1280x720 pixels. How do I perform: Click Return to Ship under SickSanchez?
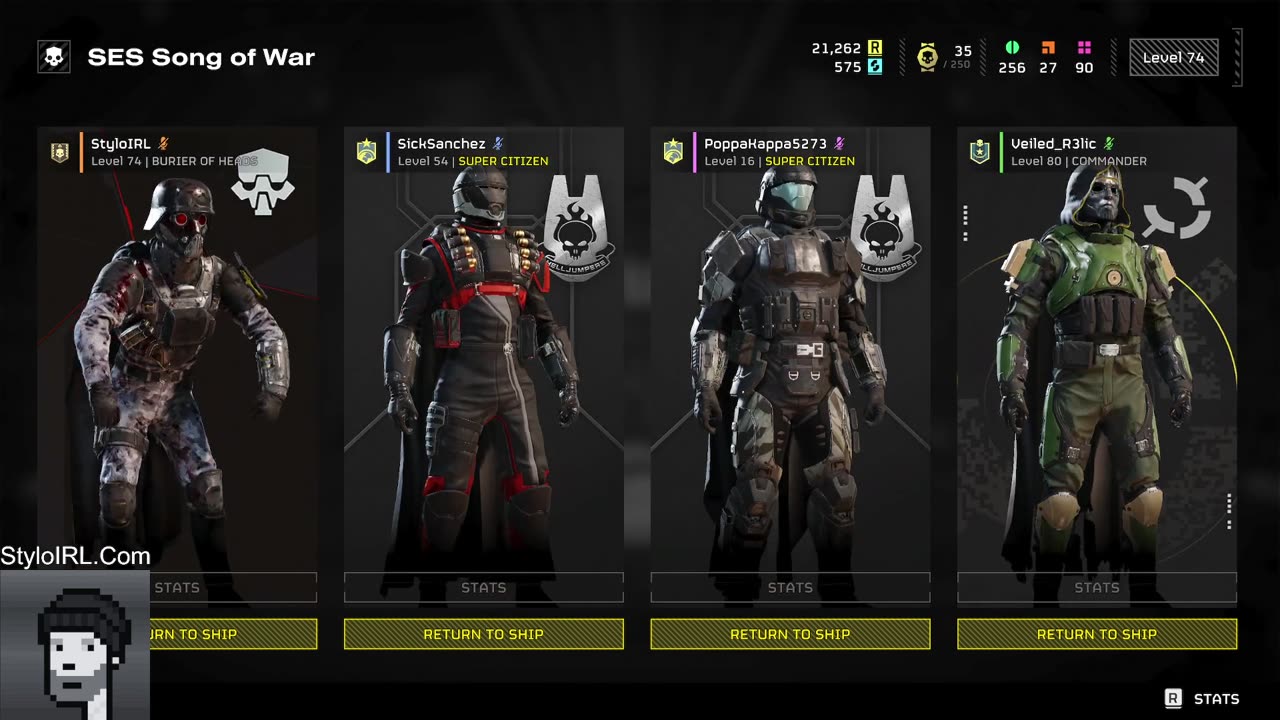483,634
